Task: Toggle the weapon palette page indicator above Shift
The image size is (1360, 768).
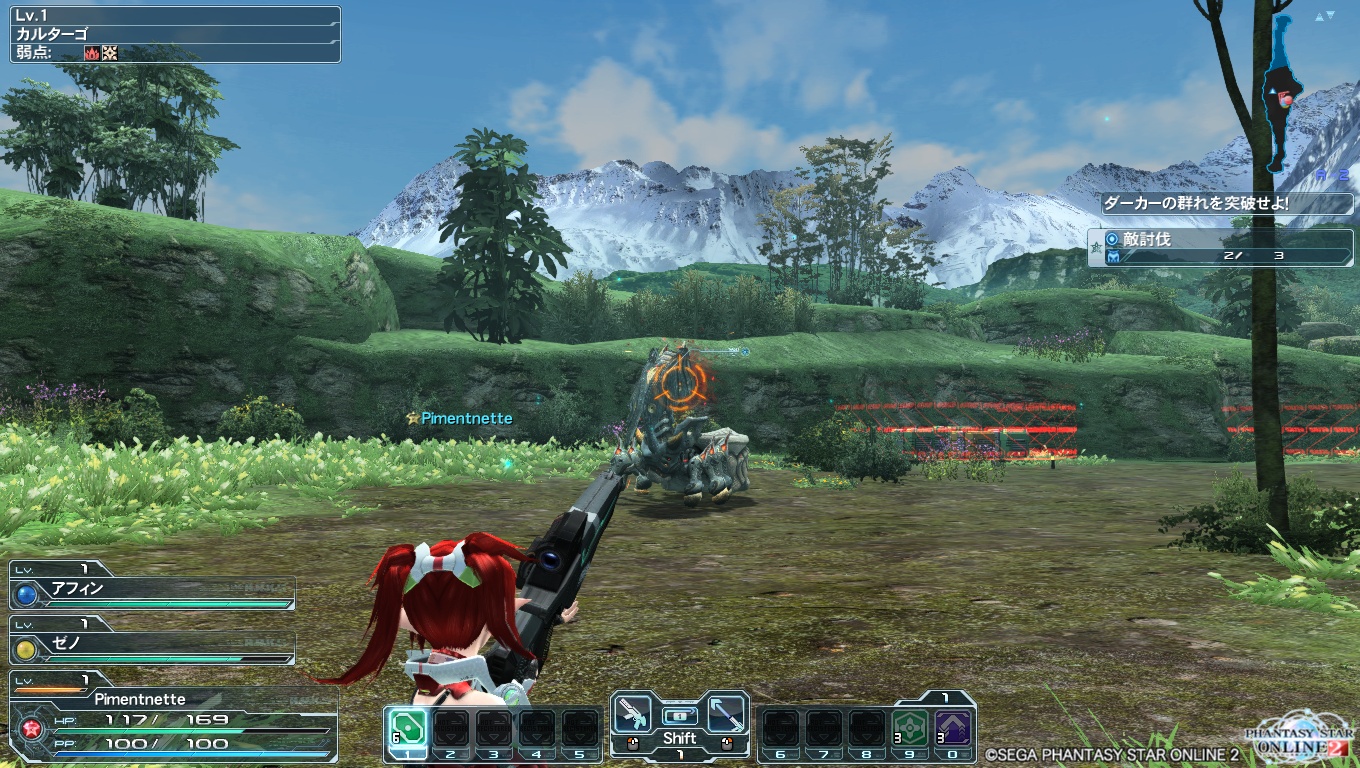Action: point(680,716)
